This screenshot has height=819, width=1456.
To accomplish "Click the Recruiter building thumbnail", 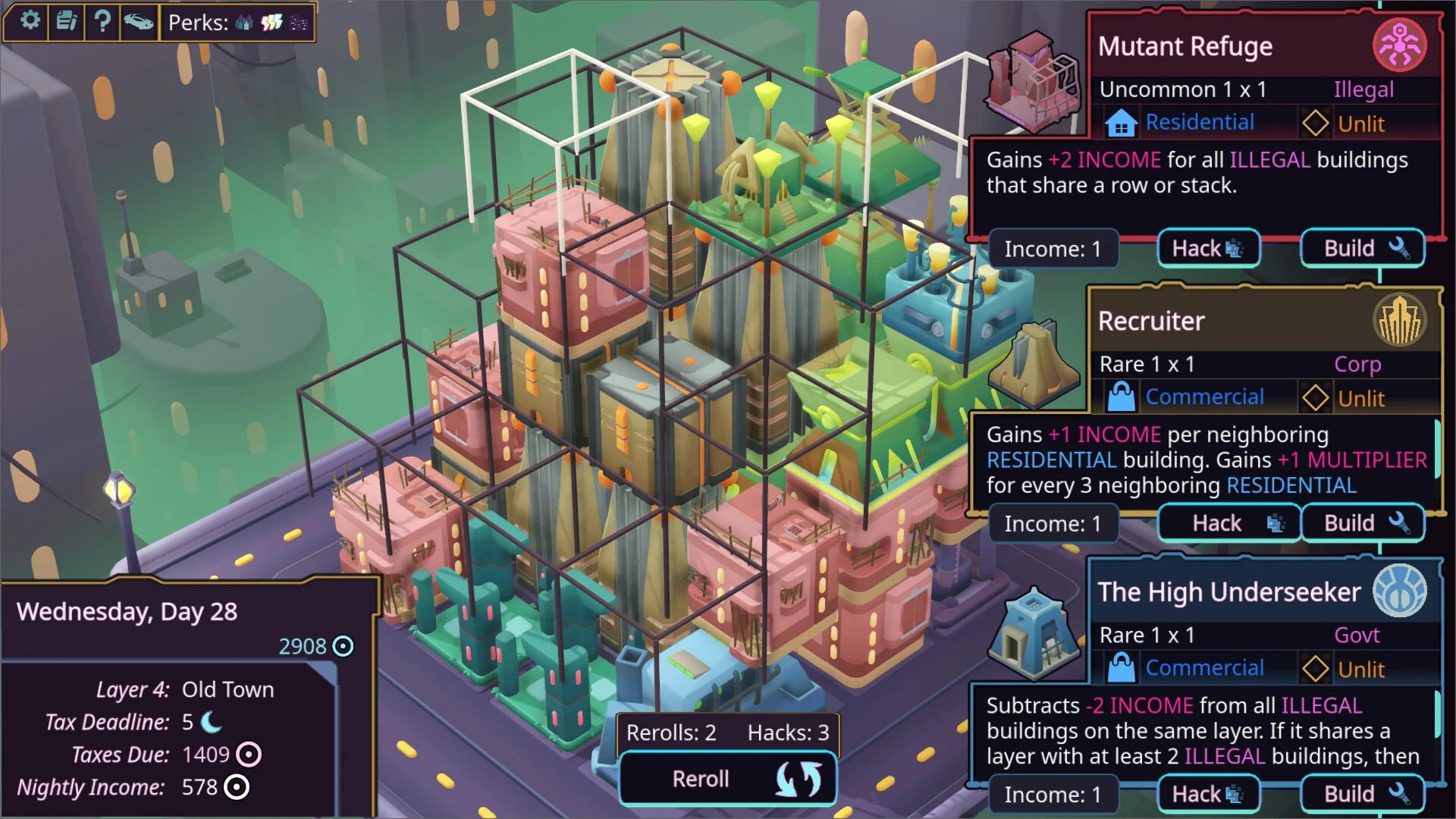I will [x=1036, y=364].
